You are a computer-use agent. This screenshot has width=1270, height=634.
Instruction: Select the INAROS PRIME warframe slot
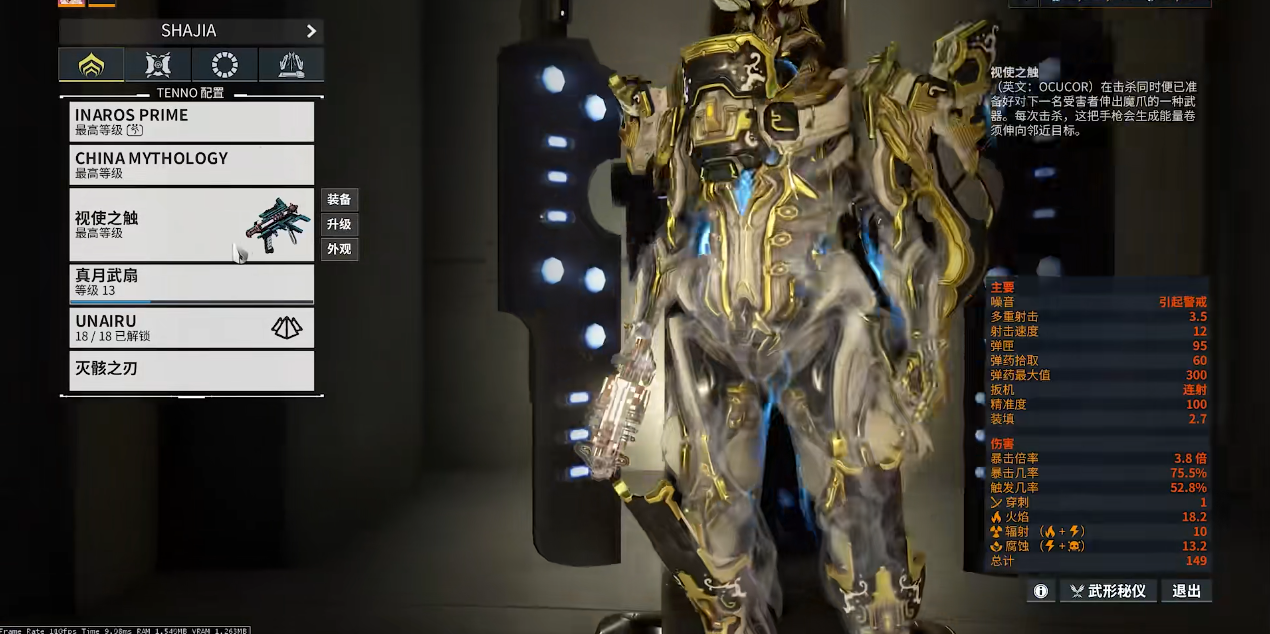(192, 121)
